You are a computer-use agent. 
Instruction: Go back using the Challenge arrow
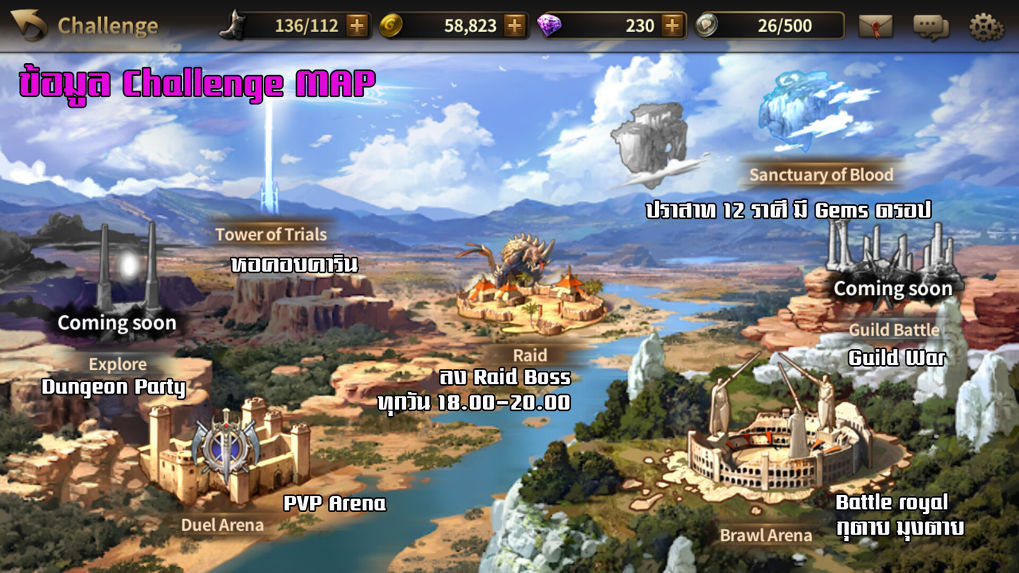coord(29,25)
